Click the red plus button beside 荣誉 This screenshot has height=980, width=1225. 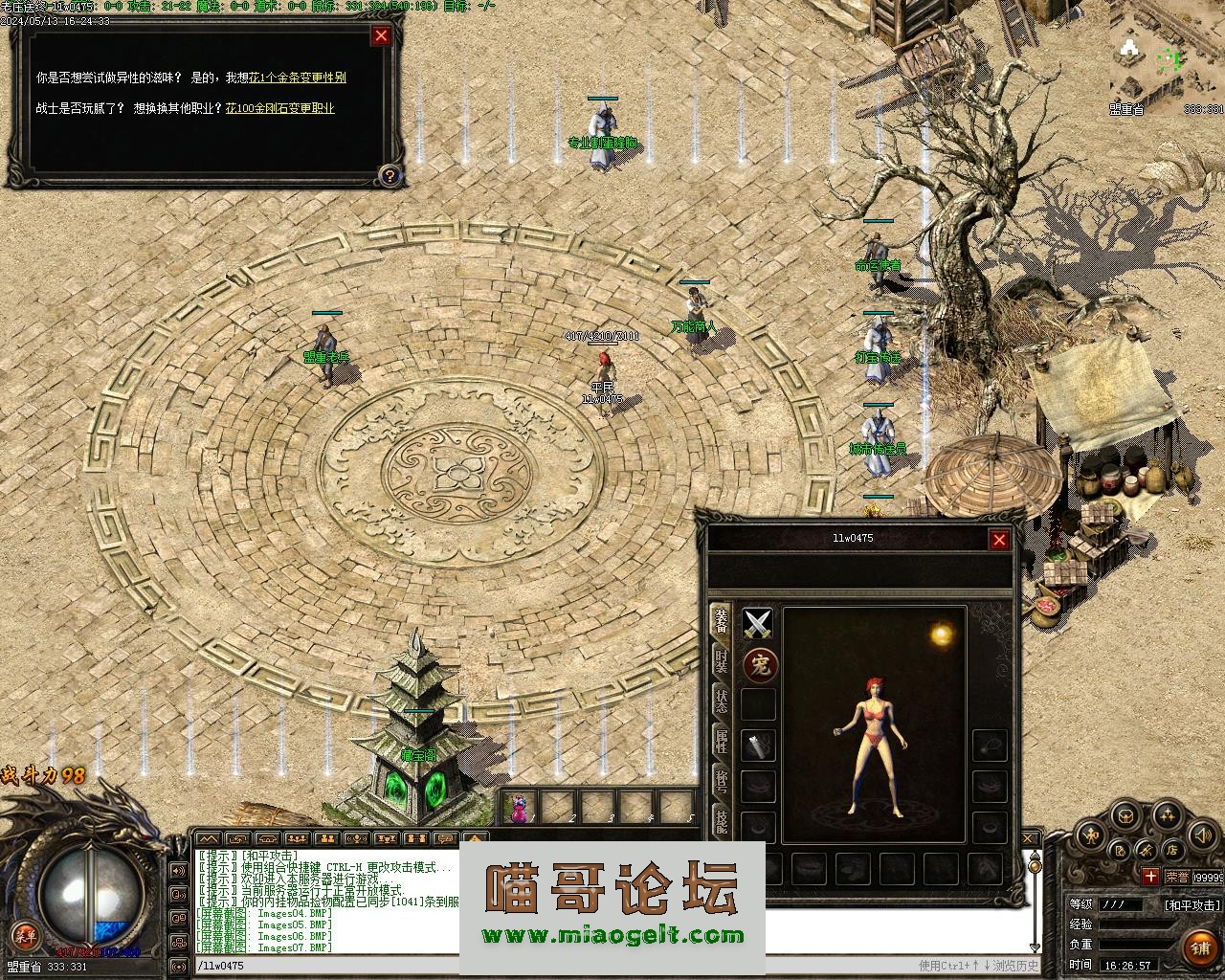(x=1149, y=876)
